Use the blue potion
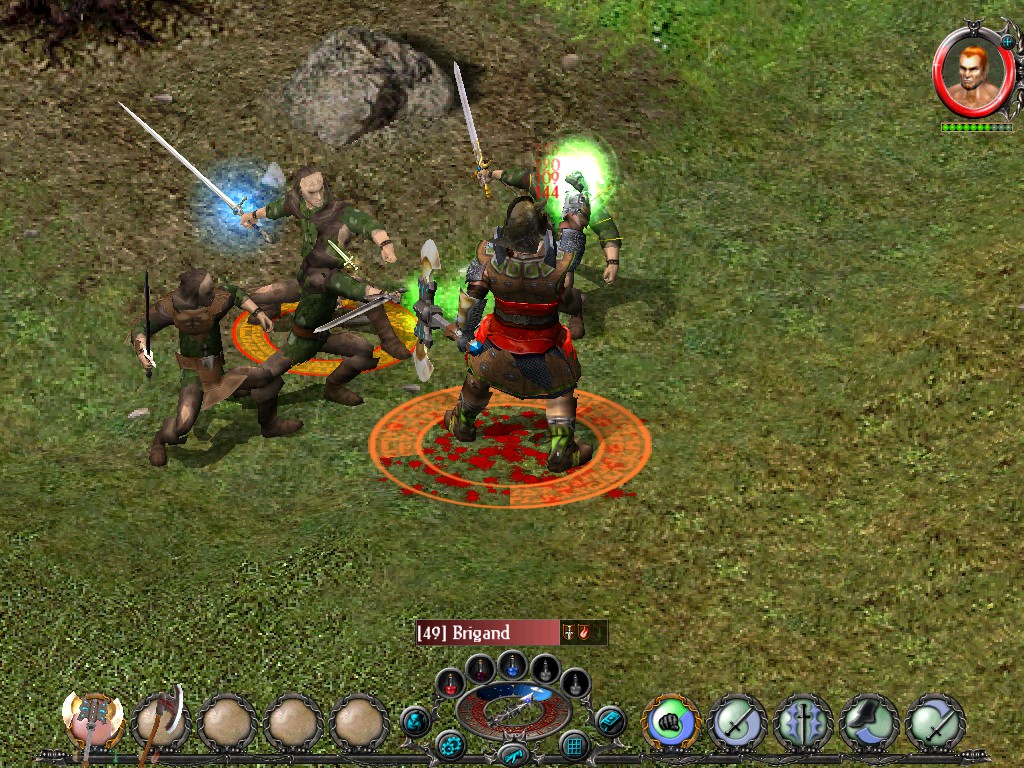The height and width of the screenshot is (768, 1024). pyautogui.click(x=513, y=663)
